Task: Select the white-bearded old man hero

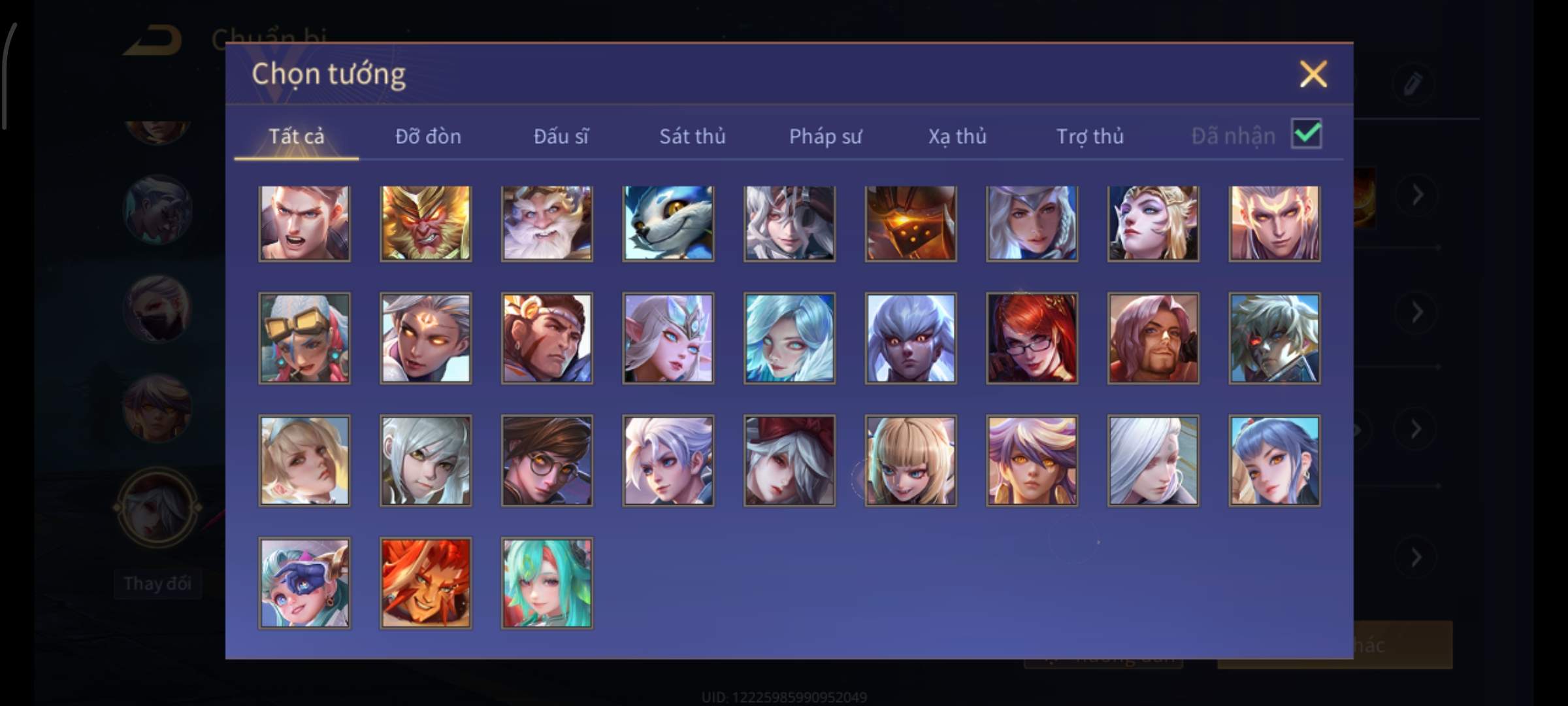Action: click(547, 224)
